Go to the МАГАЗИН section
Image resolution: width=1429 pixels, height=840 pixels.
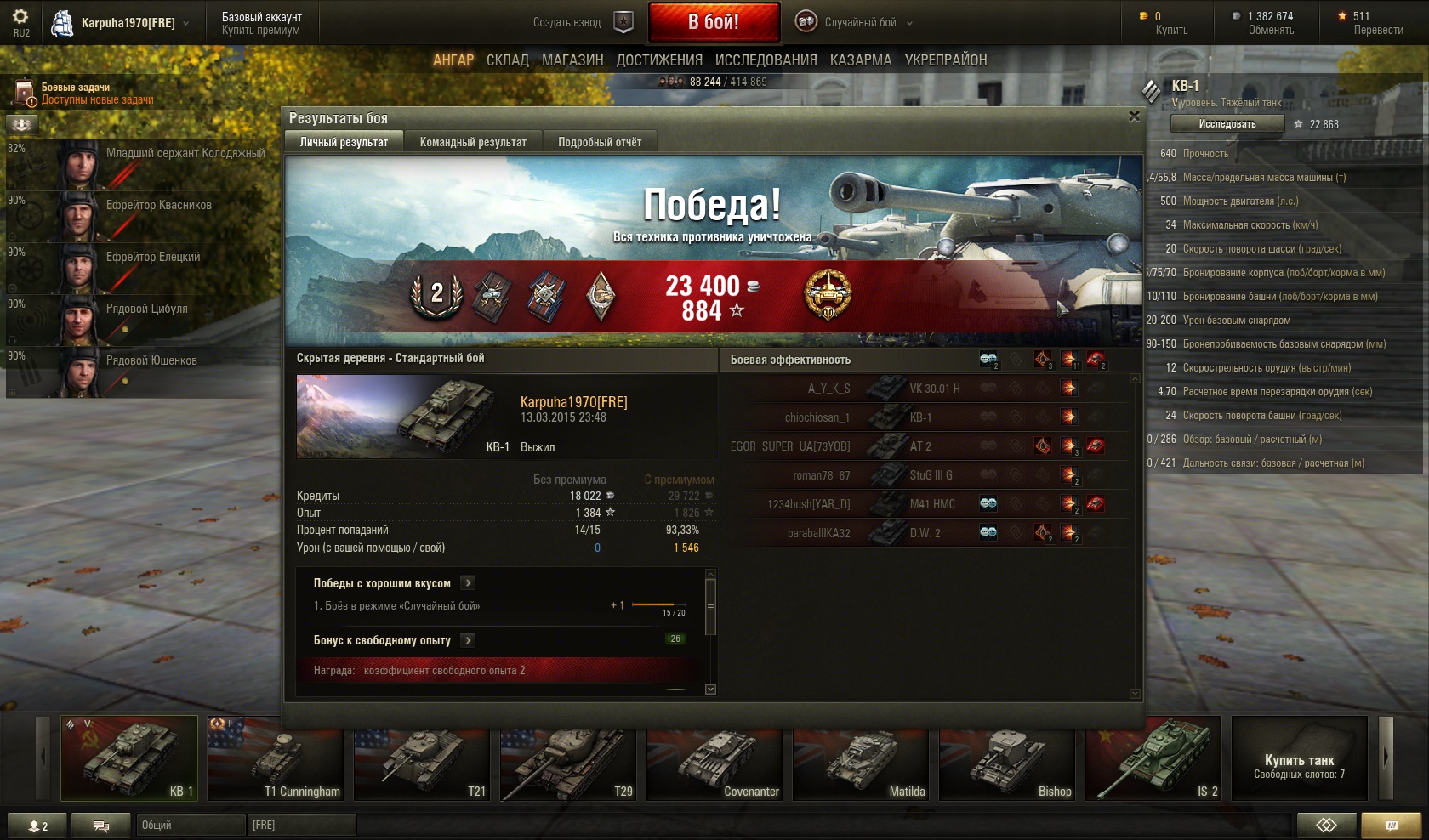click(x=572, y=60)
